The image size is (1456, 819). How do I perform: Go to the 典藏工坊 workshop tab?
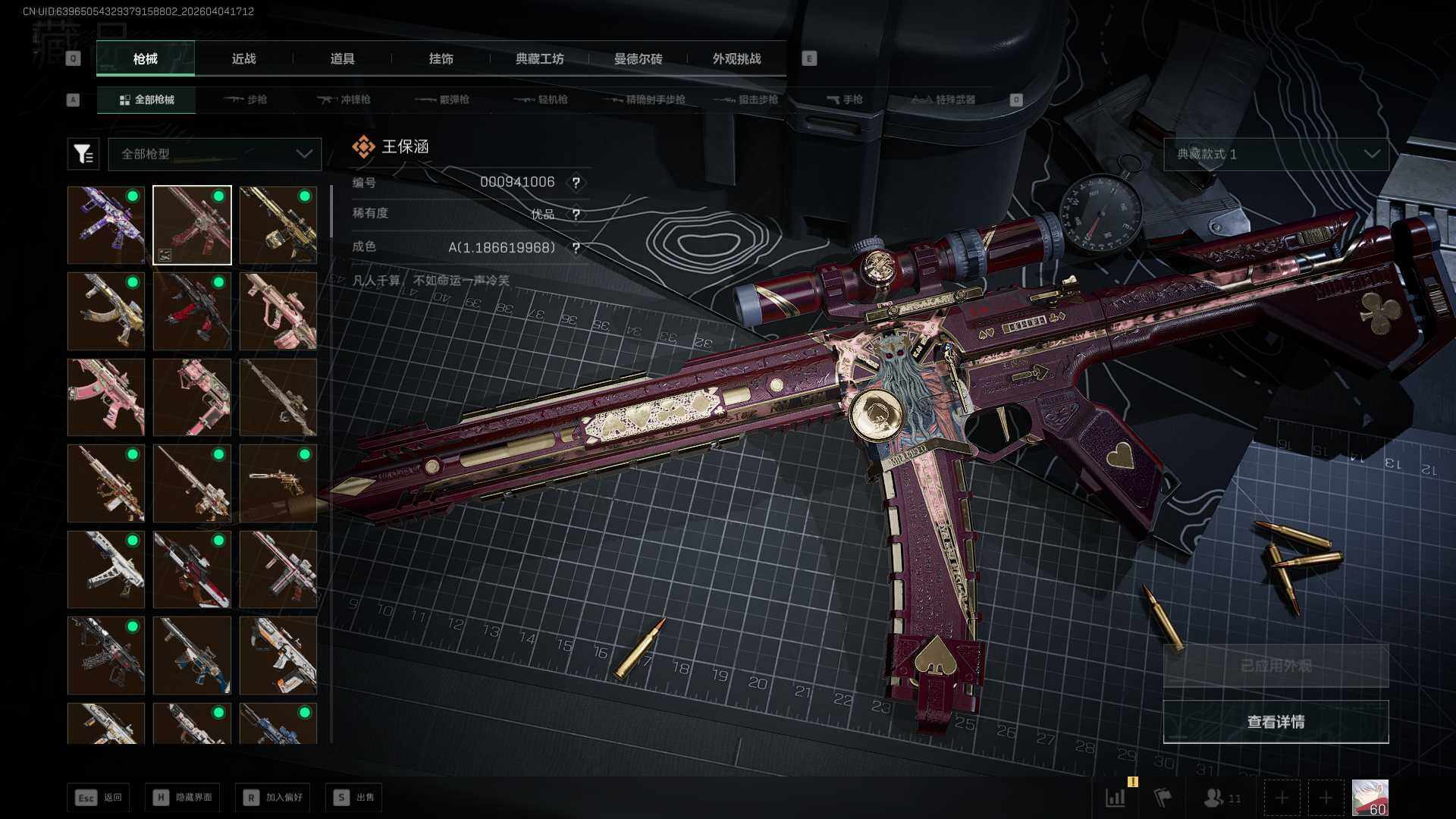point(539,58)
